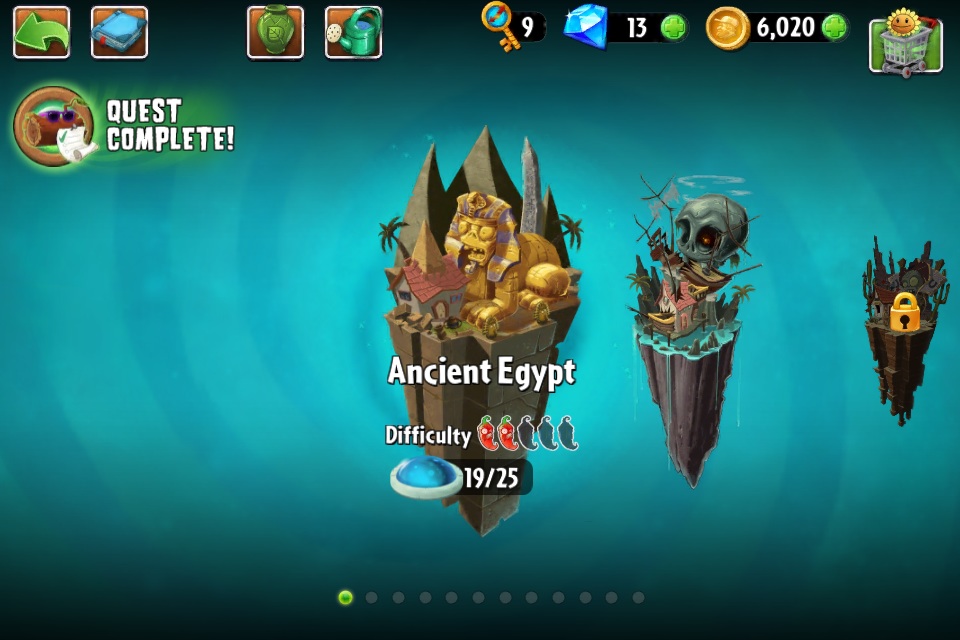
Task: Open the green vase button
Action: [x=275, y=32]
